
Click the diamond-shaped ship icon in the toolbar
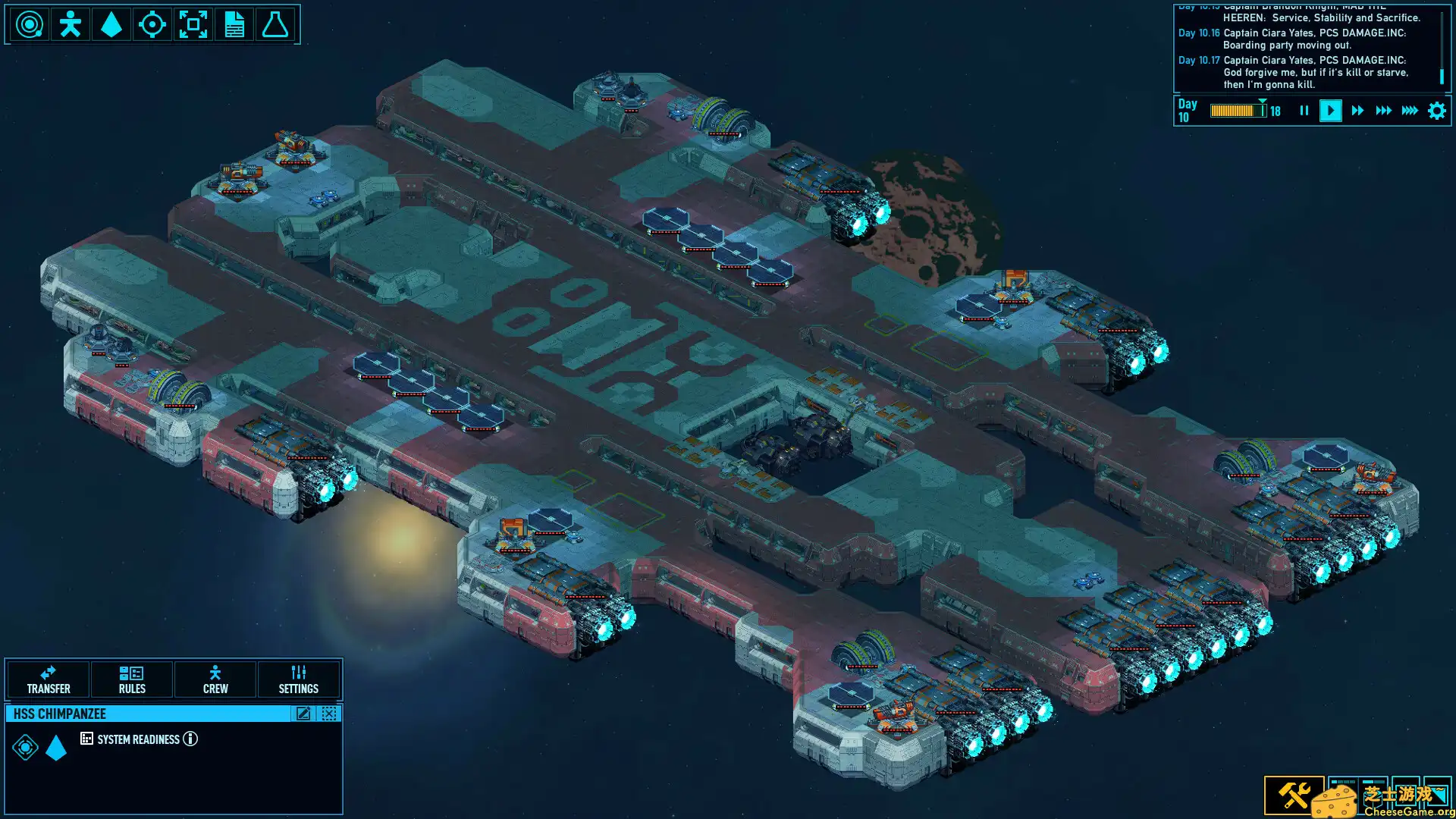coord(112,24)
